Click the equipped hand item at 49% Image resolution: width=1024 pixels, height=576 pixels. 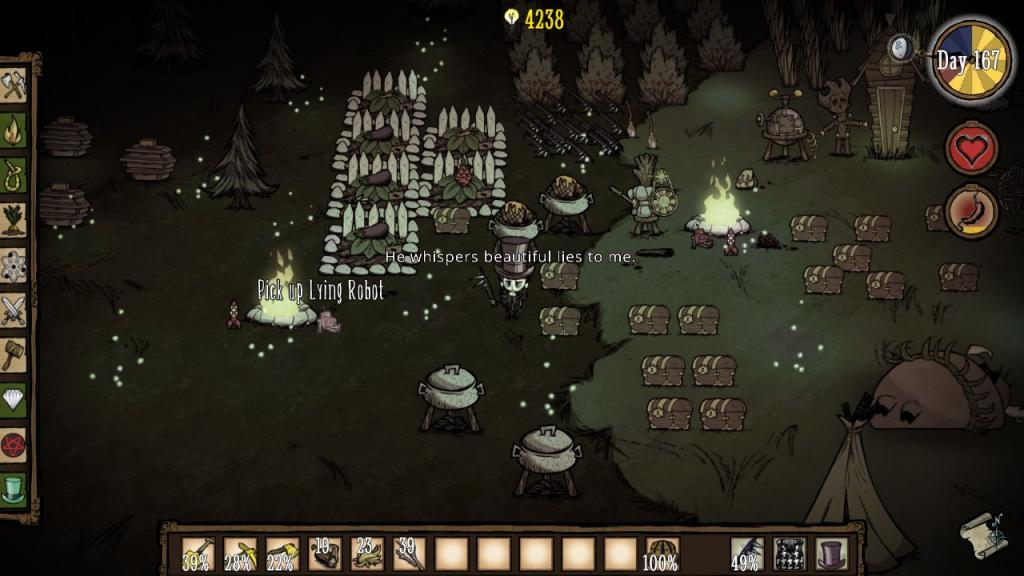pos(746,553)
